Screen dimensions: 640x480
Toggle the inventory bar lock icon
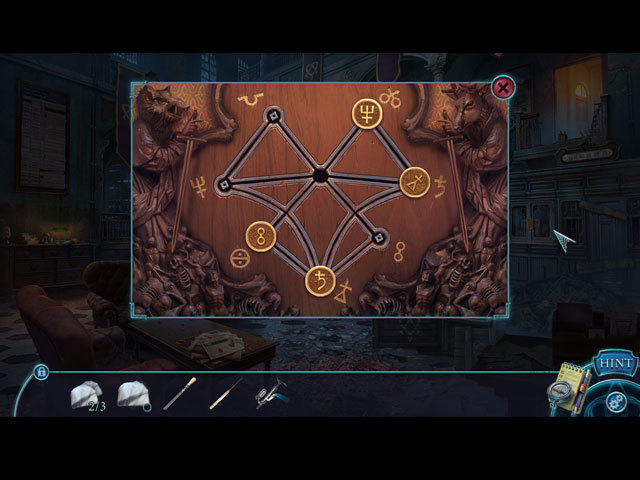tap(41, 372)
